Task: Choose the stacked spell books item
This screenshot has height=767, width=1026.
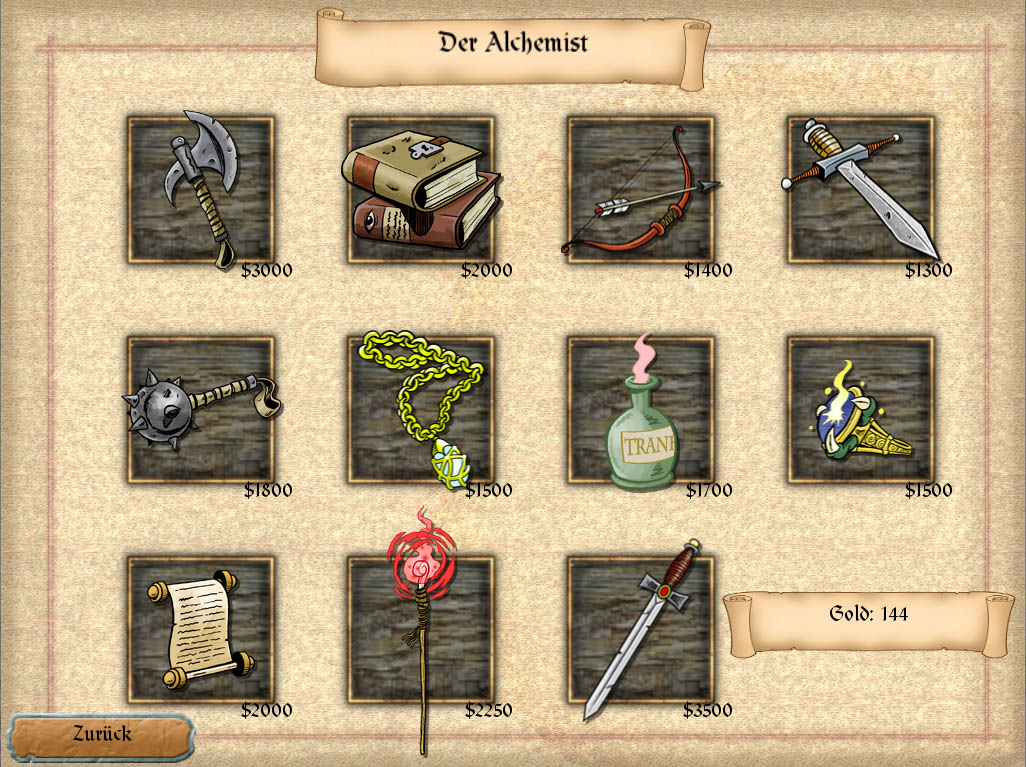Action: [421, 190]
